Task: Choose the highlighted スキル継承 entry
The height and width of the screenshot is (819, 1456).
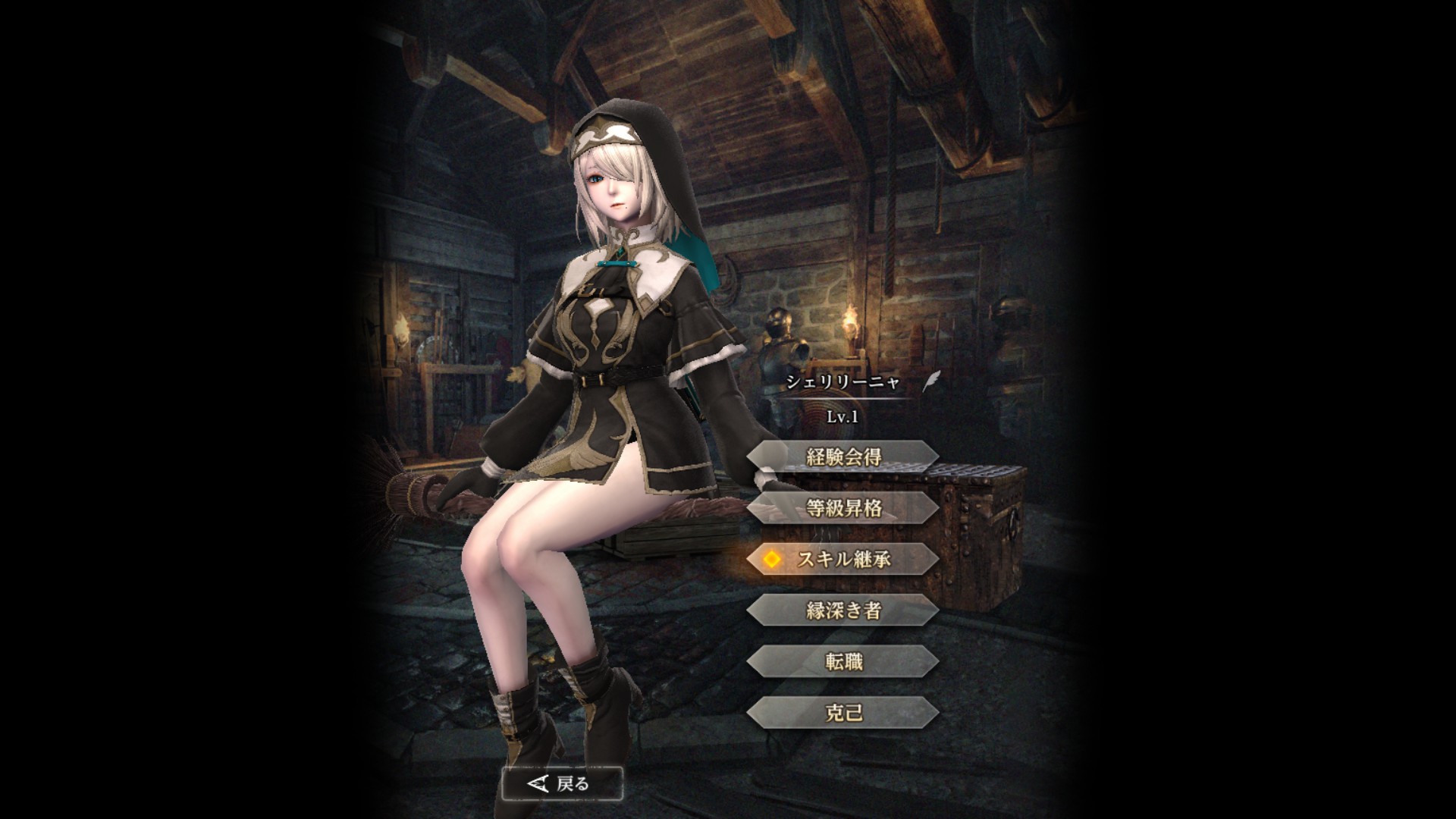Action: [x=843, y=559]
